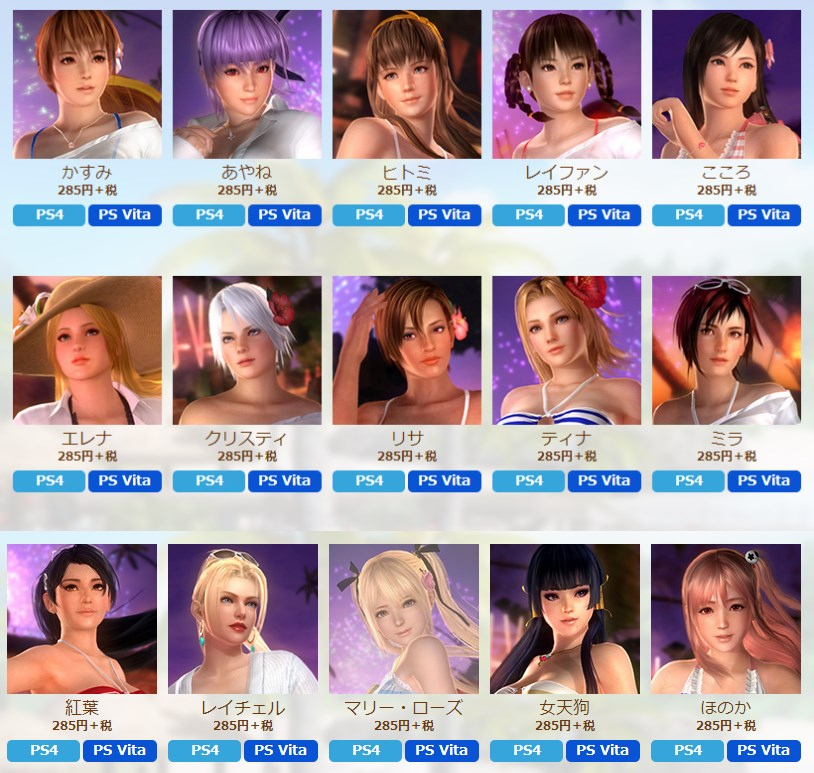The height and width of the screenshot is (773, 814).
Task: Select the クリスティ portrait thumbnail
Action: click(x=247, y=350)
